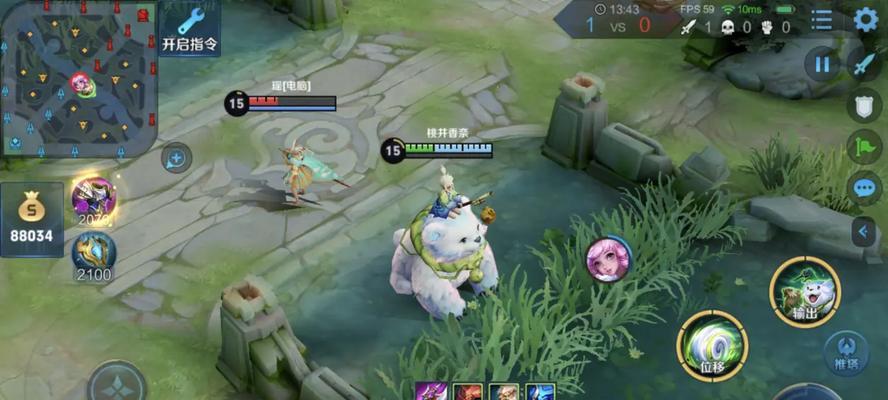The width and height of the screenshot is (888, 400).
Task: Click the 开启指令 wrench button
Action: coord(189,29)
